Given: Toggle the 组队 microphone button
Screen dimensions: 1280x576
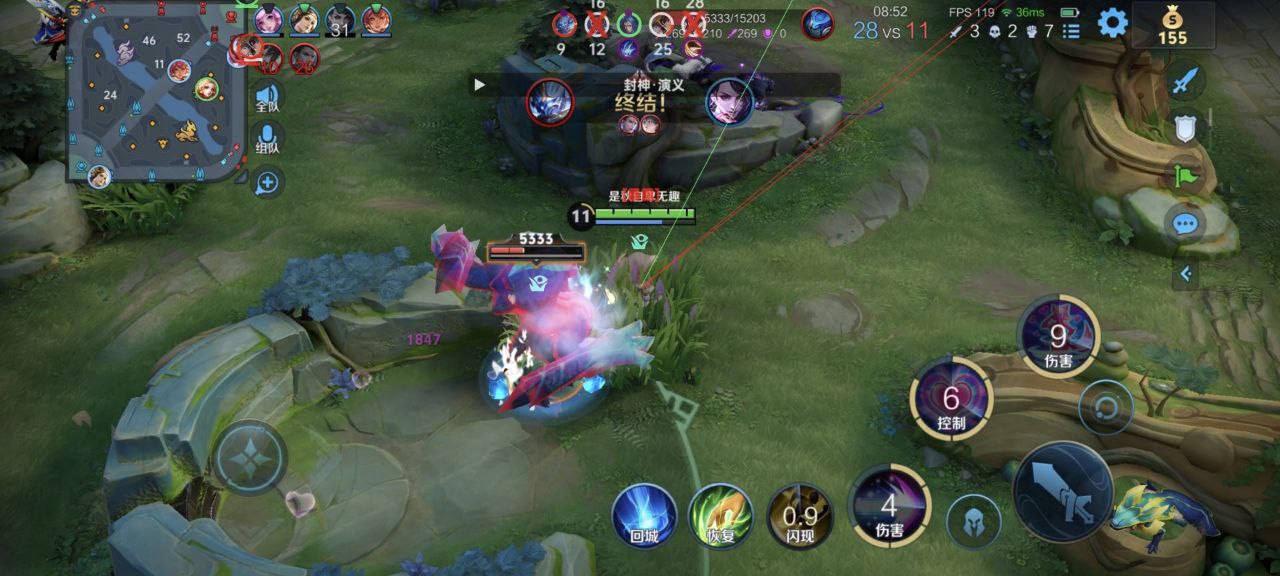Looking at the screenshot, I should 267,139.
